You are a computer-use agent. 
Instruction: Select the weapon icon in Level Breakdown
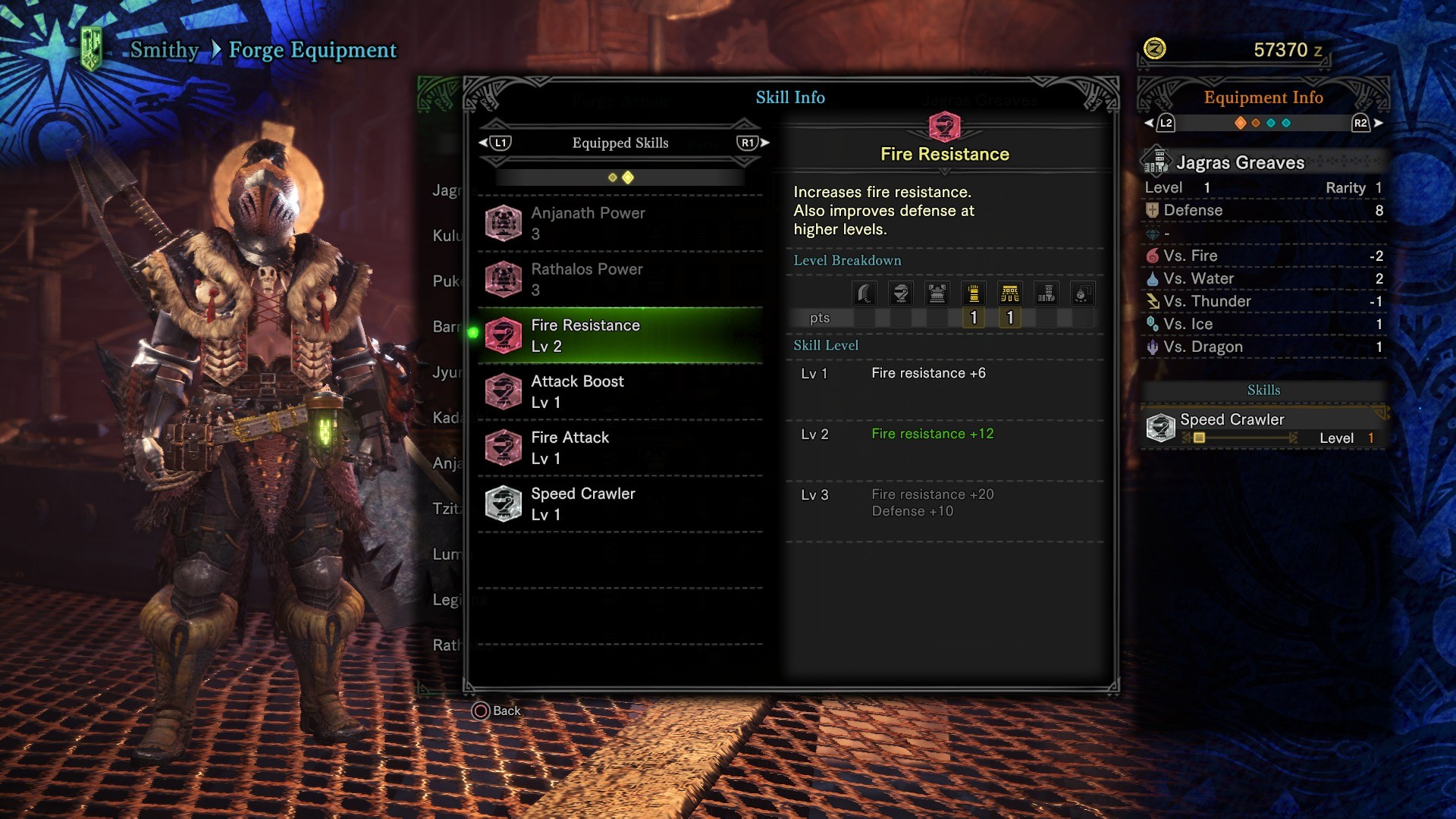click(864, 293)
